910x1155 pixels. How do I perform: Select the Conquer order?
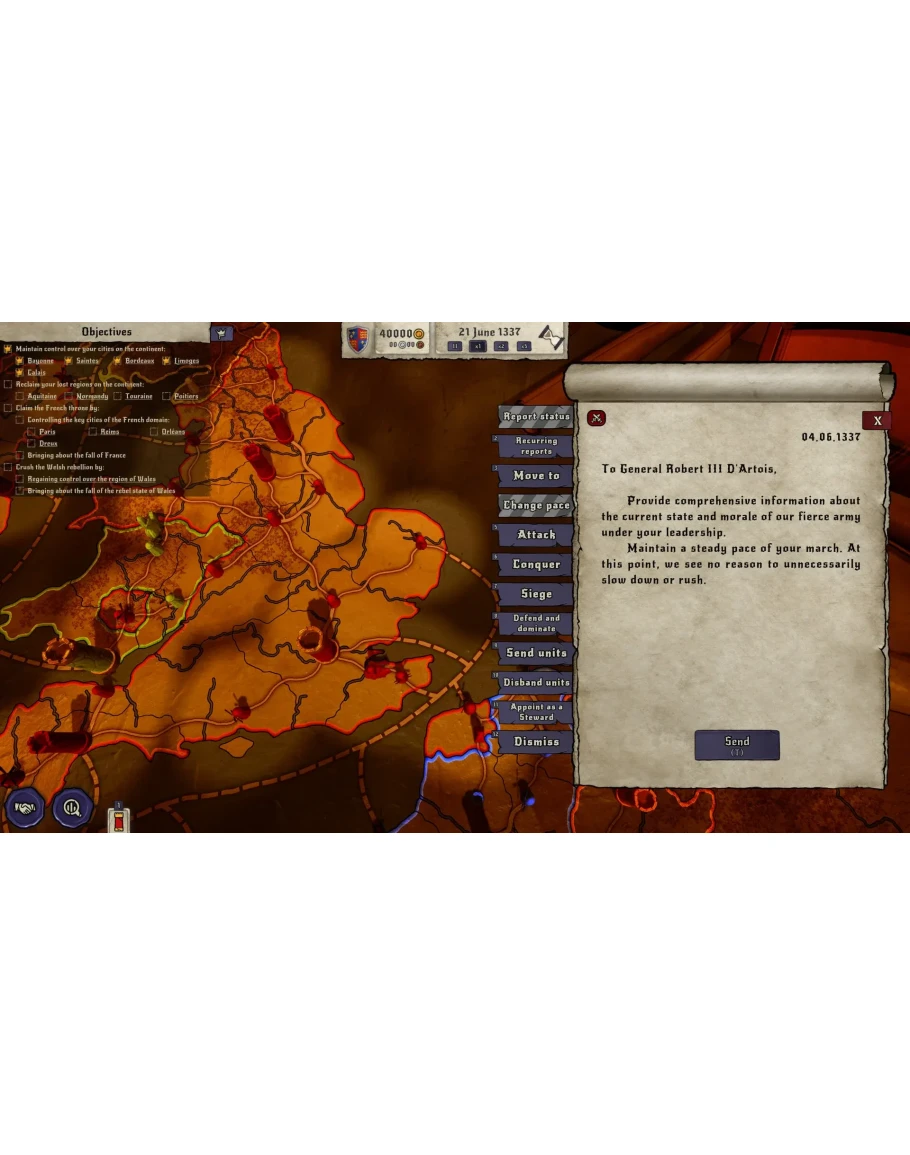[x=536, y=565]
